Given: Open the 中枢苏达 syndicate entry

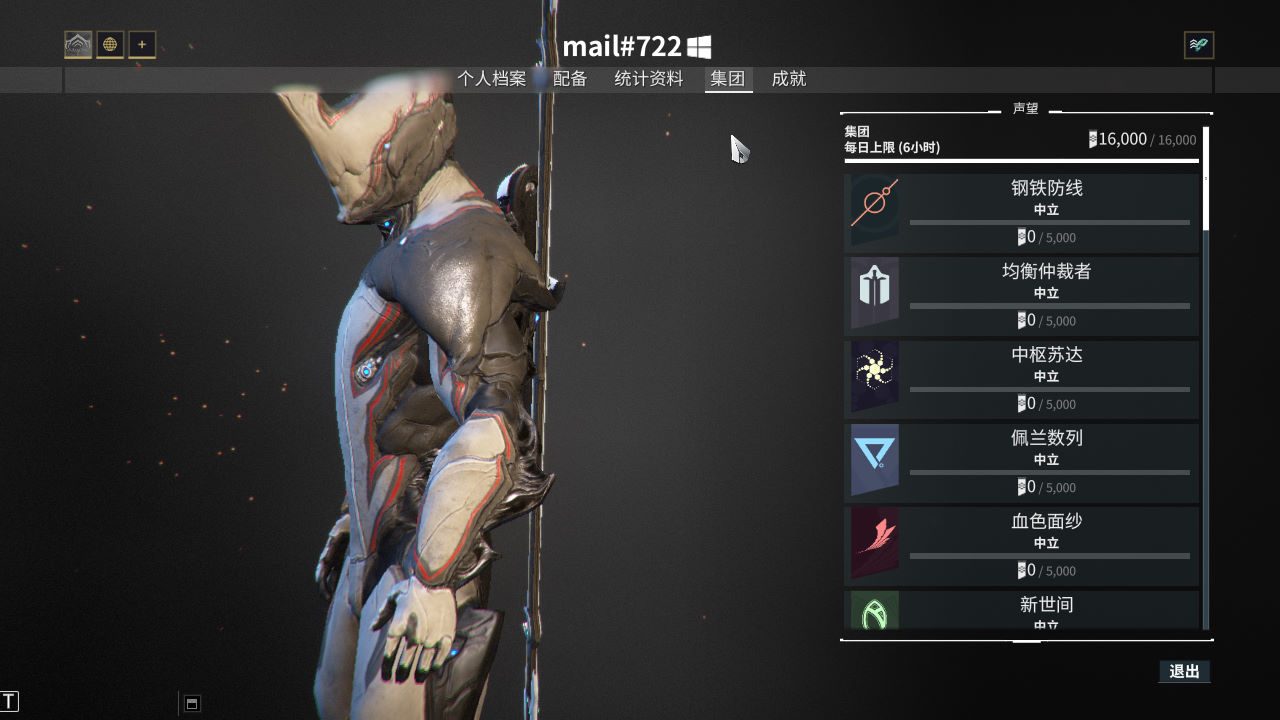Looking at the screenshot, I should (1022, 378).
